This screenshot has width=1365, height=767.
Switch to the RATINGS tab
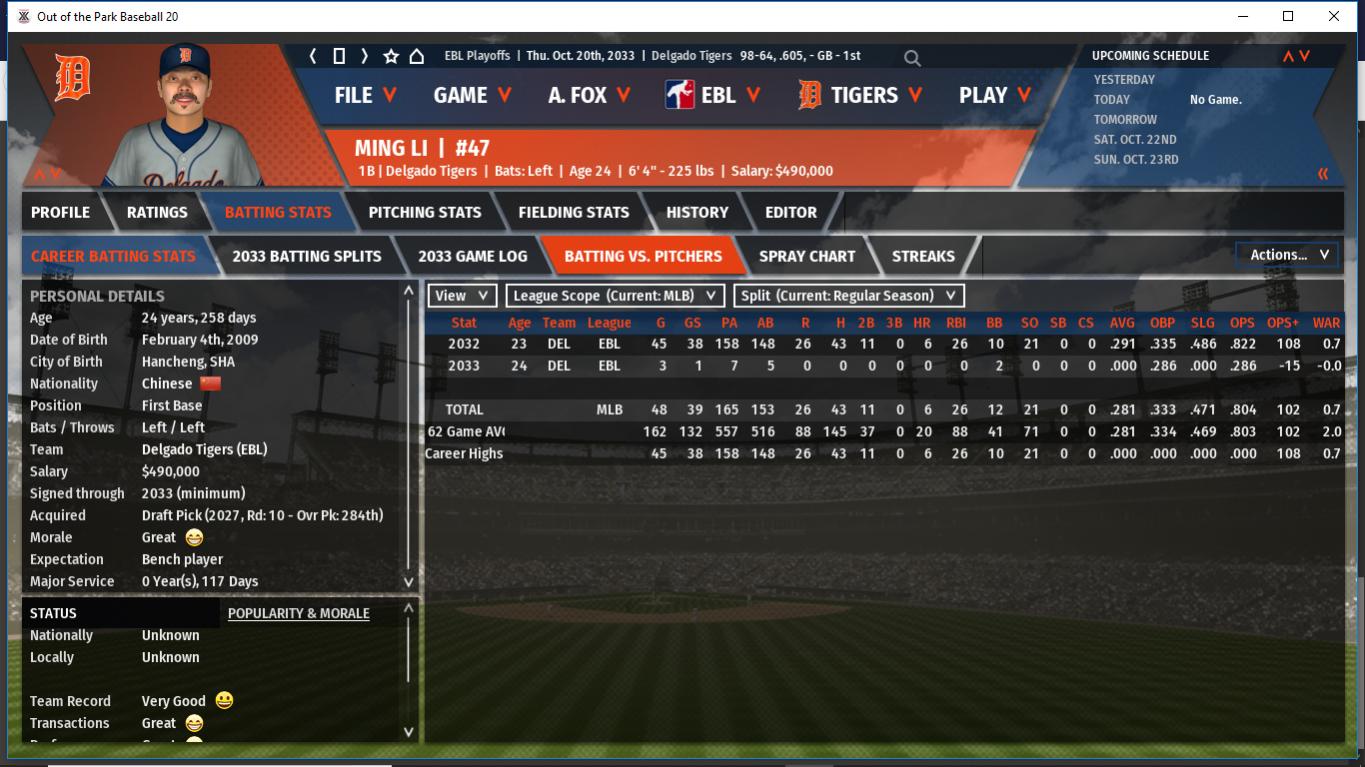[x=157, y=212]
